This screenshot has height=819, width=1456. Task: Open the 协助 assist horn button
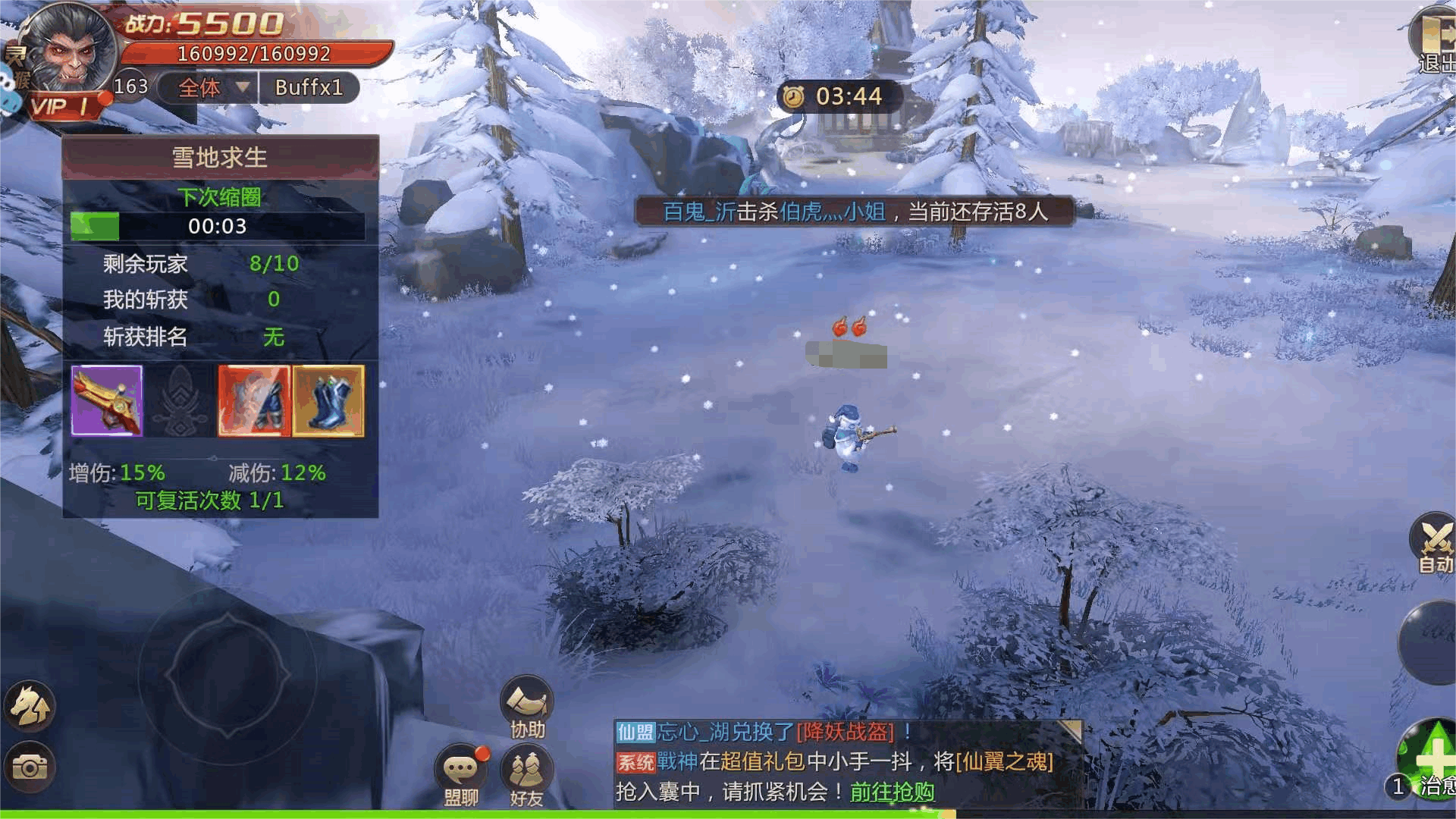(x=527, y=707)
